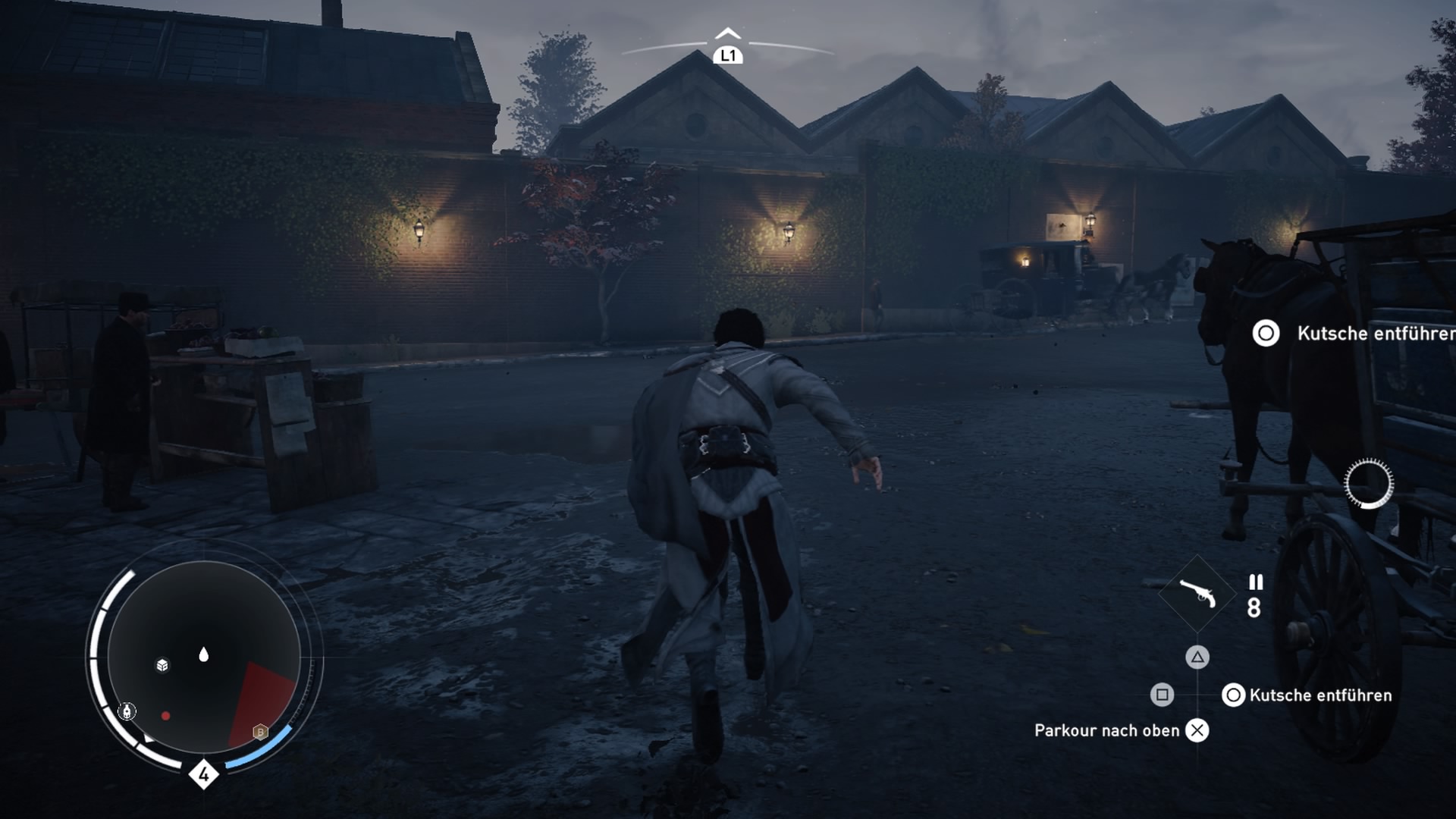The image size is (1456, 819).
Task: Select the chest marker on the minimap
Action: 162,665
